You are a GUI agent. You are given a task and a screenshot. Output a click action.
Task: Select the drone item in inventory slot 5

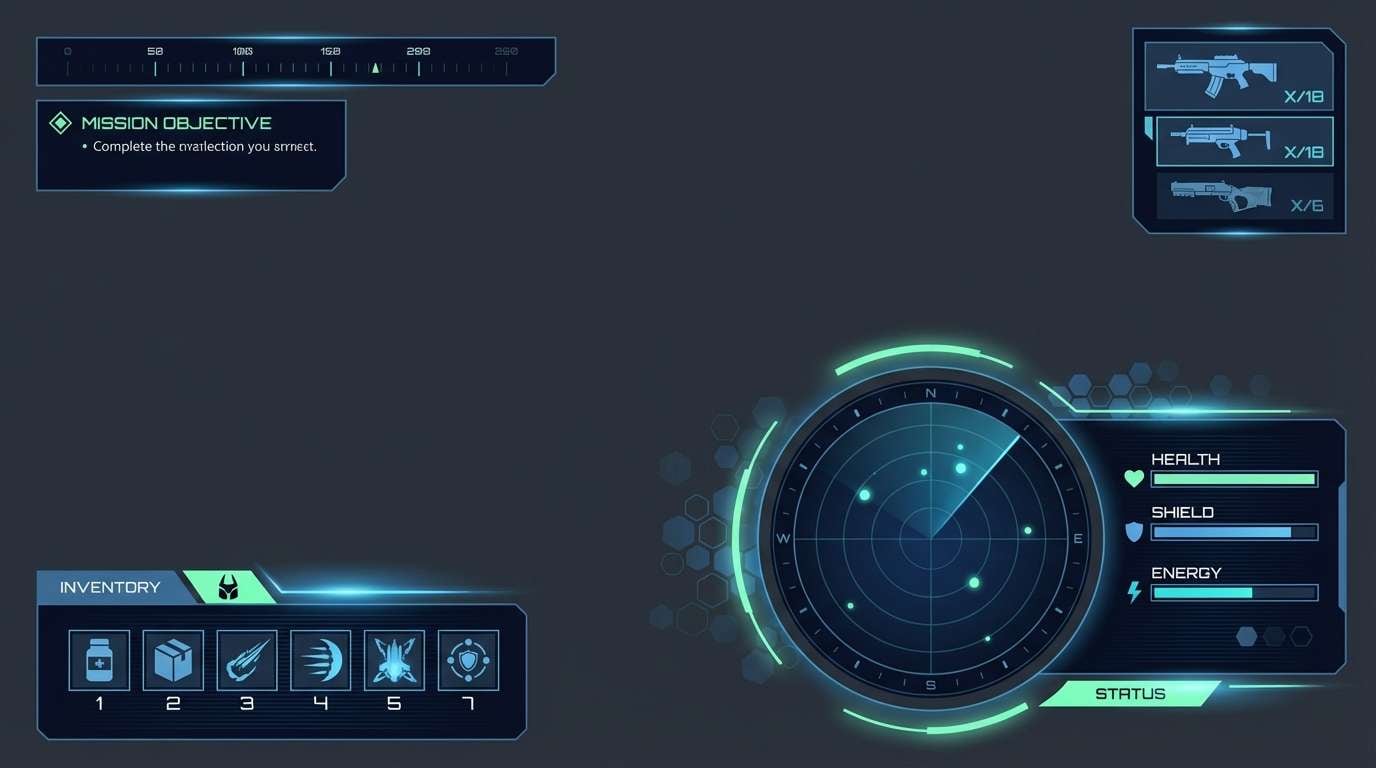point(394,659)
